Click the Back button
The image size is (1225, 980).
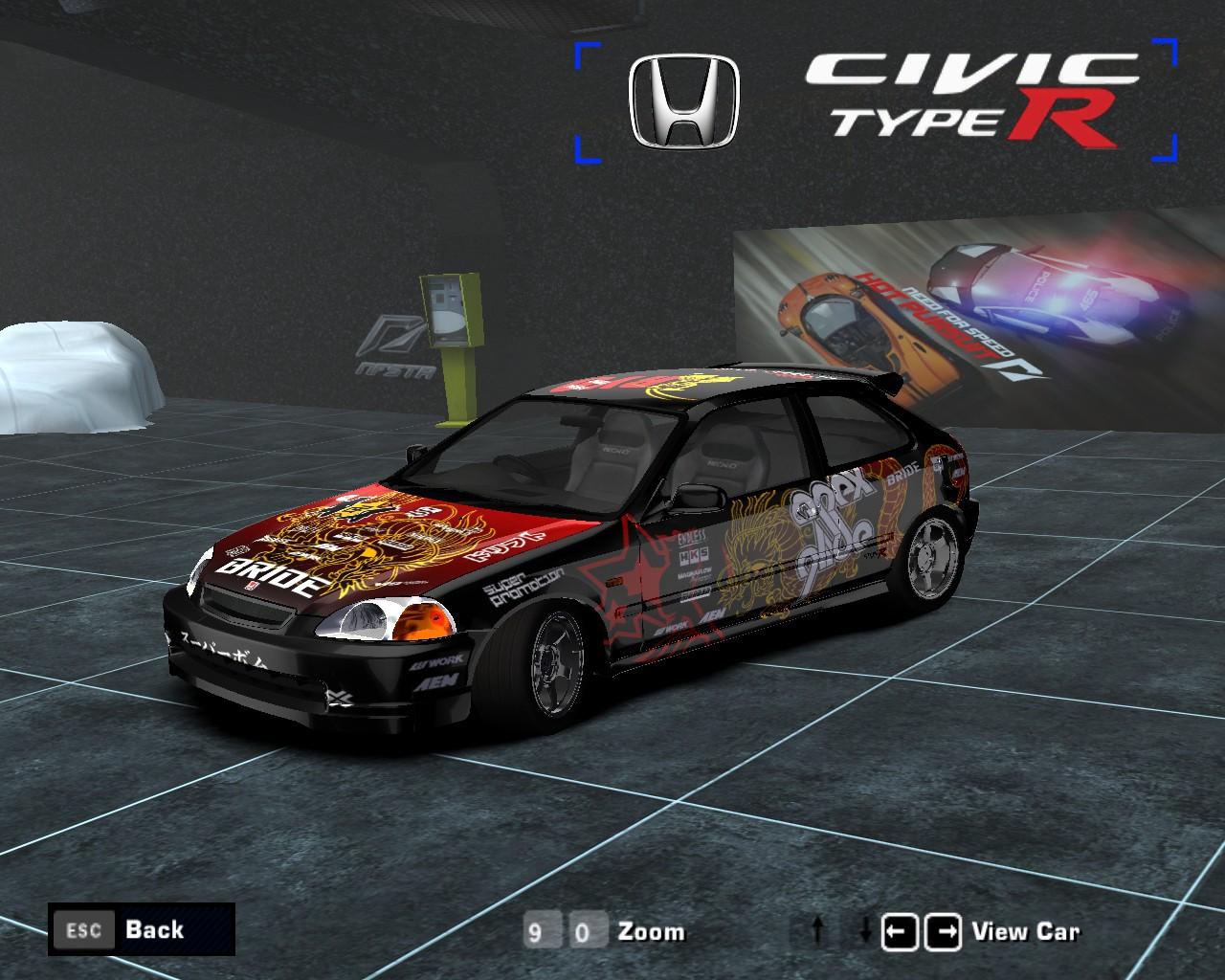pyautogui.click(x=153, y=929)
